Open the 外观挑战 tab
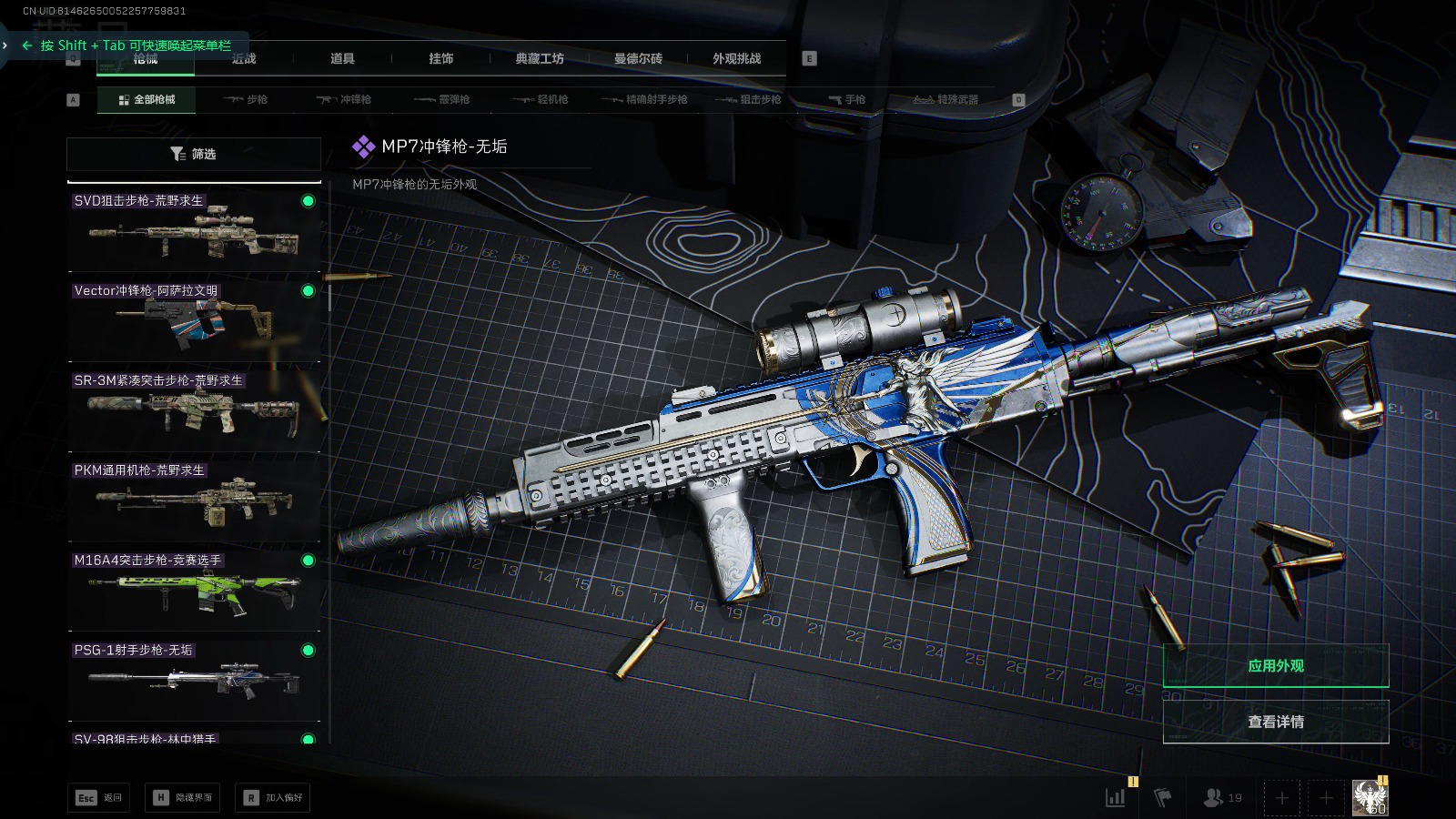This screenshot has width=1456, height=819. pyautogui.click(x=736, y=59)
